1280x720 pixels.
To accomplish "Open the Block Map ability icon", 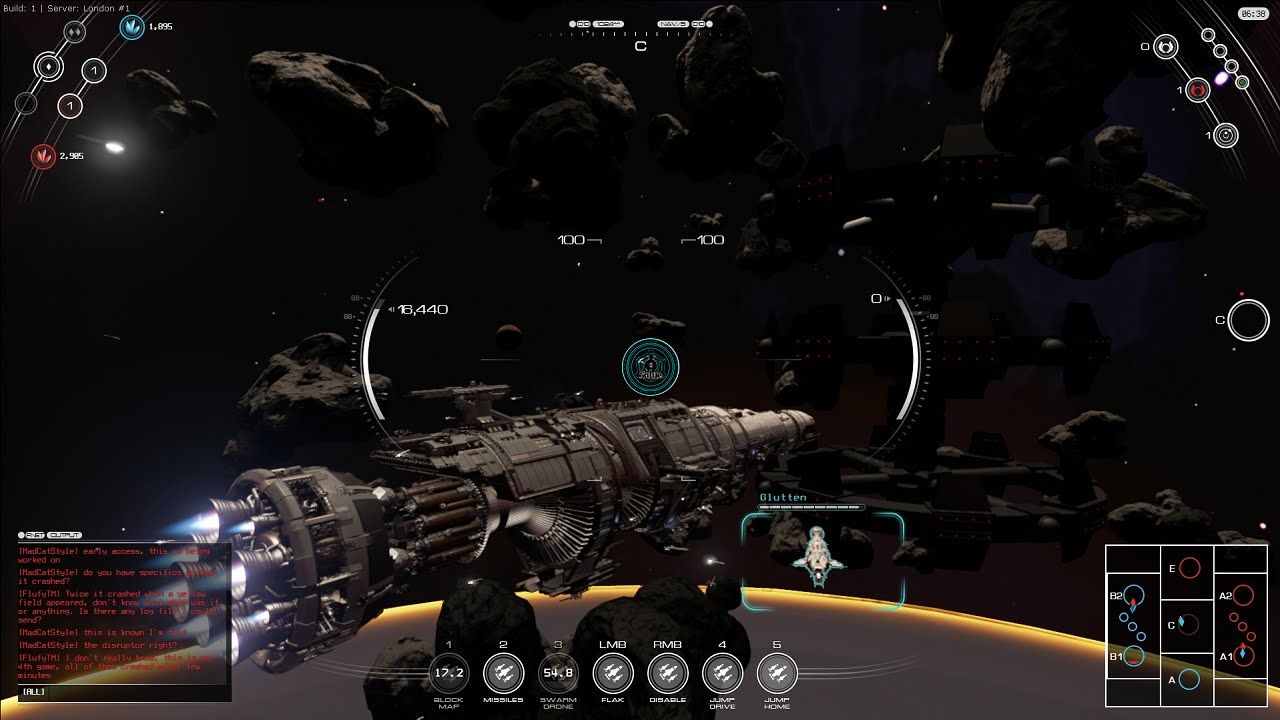I will click(448, 674).
